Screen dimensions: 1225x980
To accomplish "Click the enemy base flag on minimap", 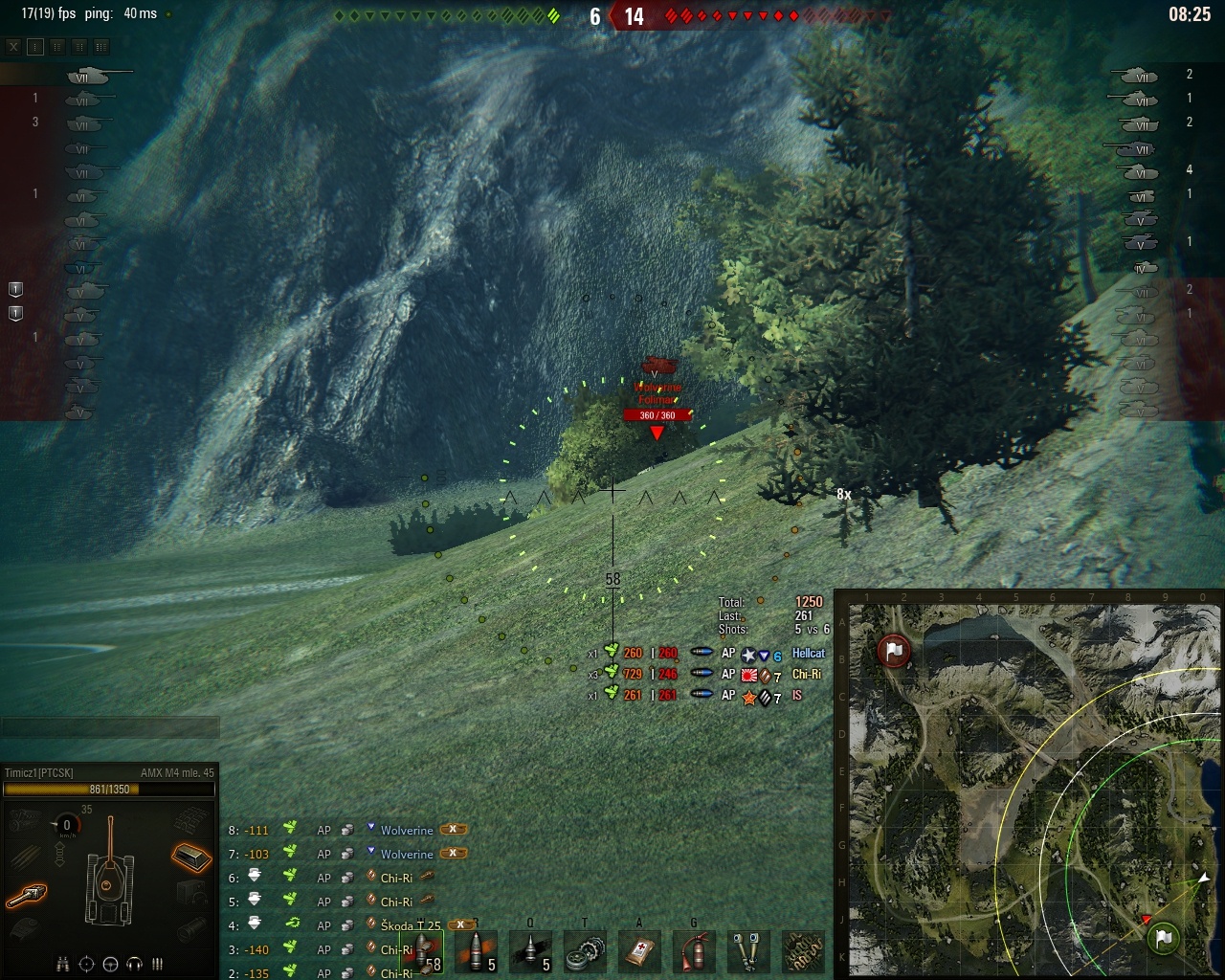I will pyautogui.click(x=892, y=651).
